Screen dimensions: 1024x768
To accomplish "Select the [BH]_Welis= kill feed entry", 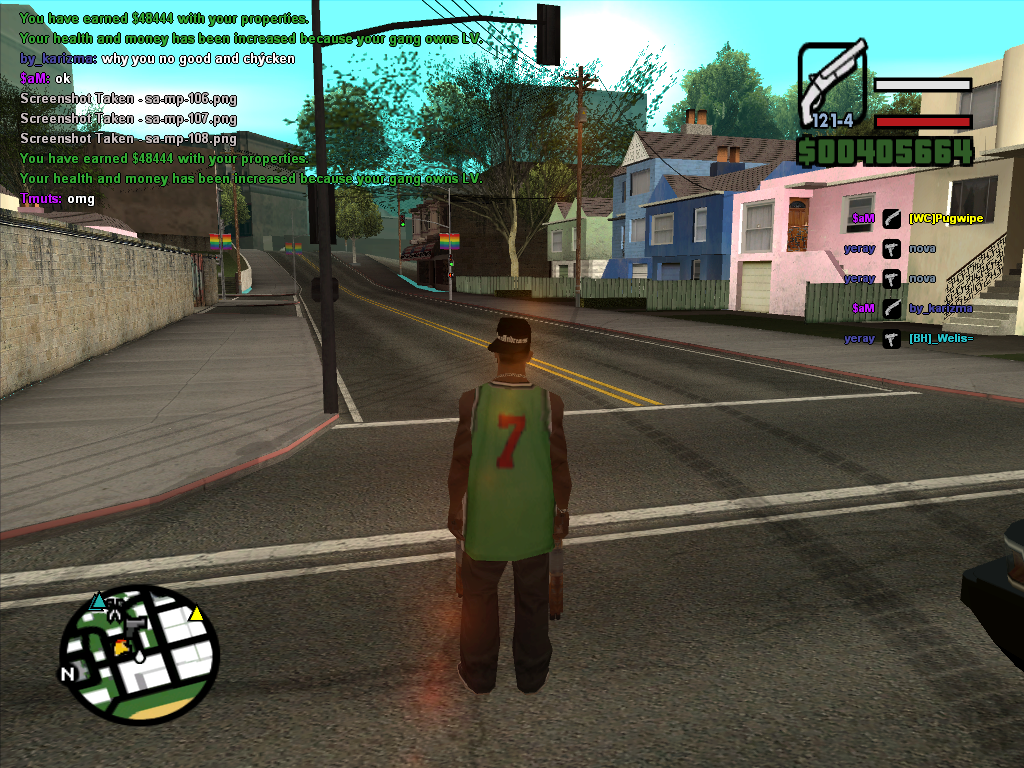I will (940, 338).
